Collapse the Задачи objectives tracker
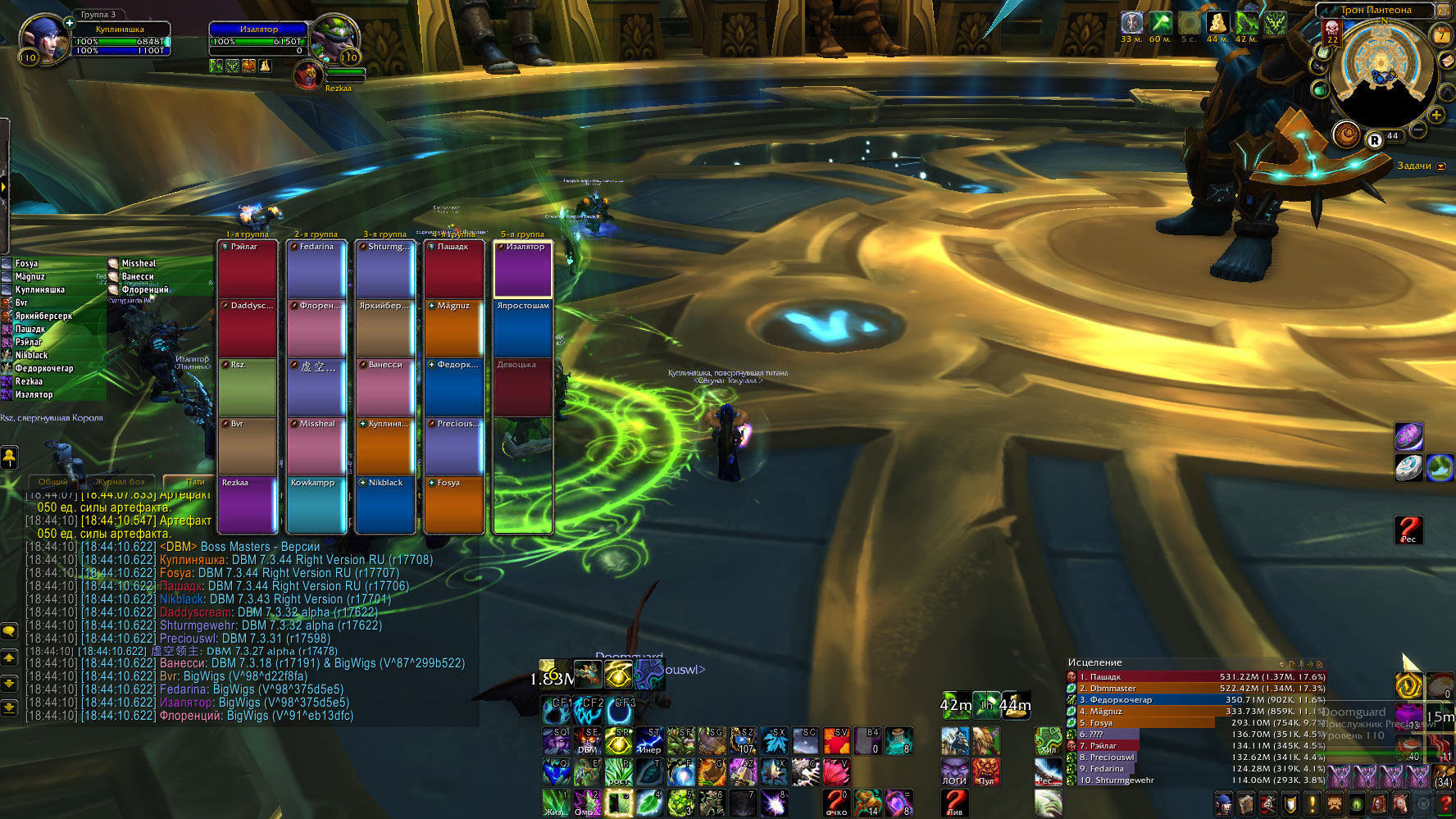Image resolution: width=1456 pixels, height=819 pixels. [x=1441, y=166]
